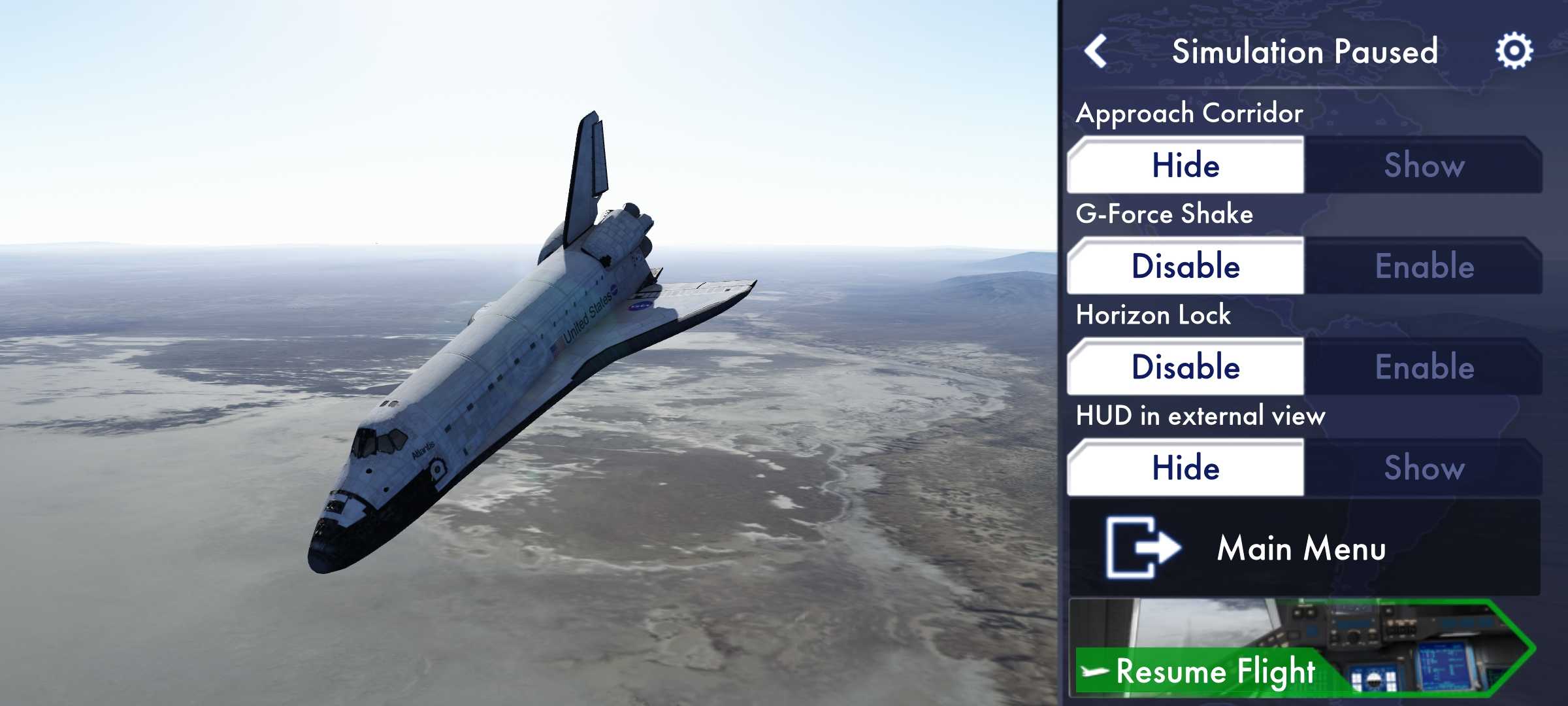The width and height of the screenshot is (1568, 706).
Task: Select Disable under Horizon Lock
Action: pyautogui.click(x=1186, y=367)
